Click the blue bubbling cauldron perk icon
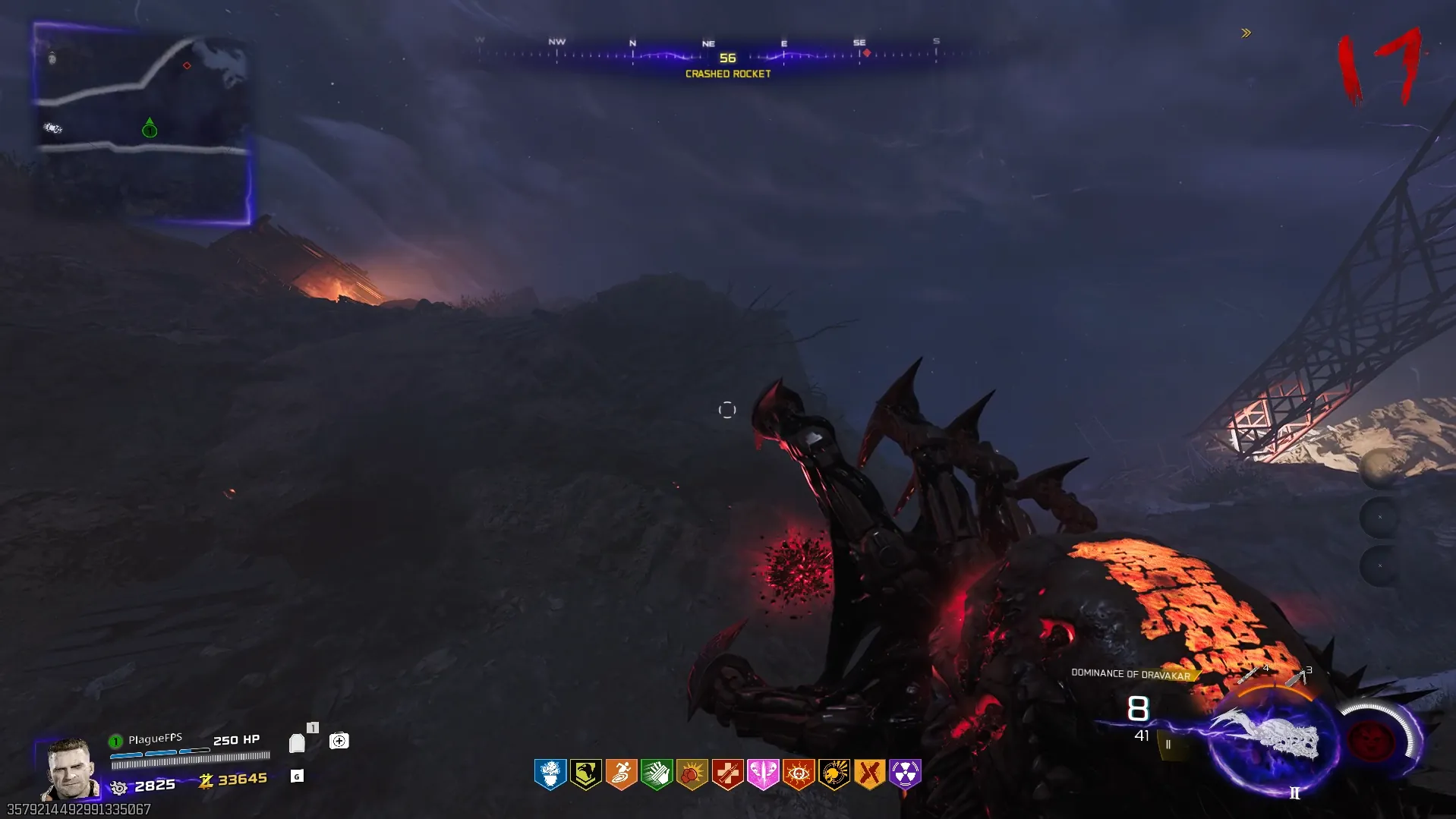 click(x=550, y=774)
